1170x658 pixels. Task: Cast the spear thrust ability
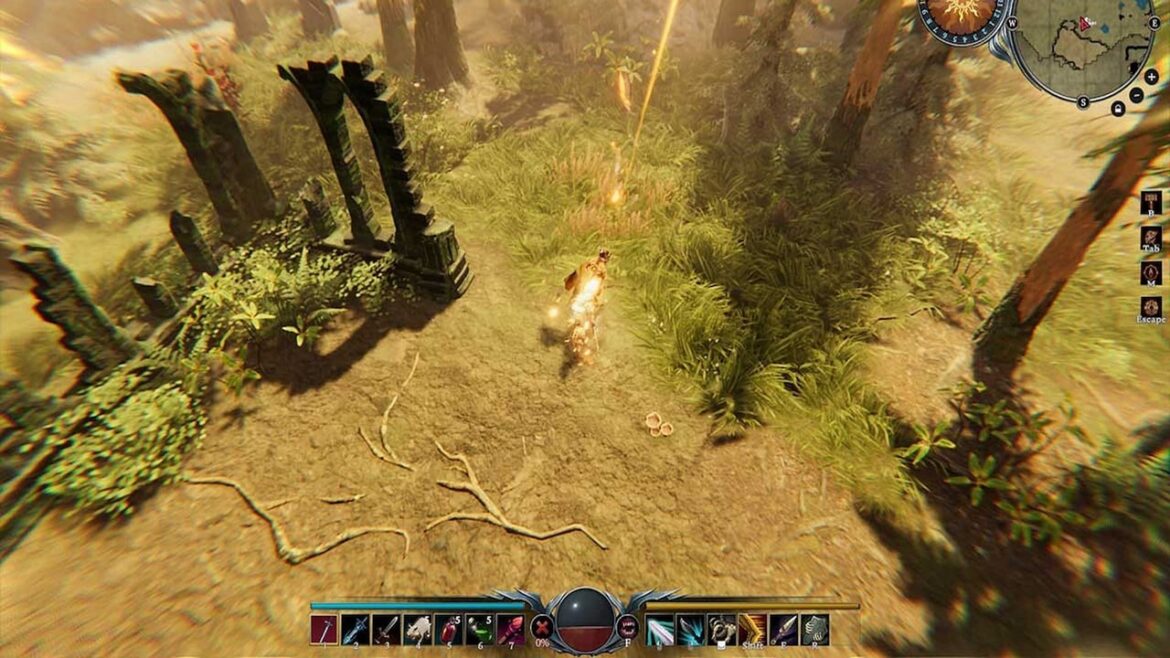(784, 628)
